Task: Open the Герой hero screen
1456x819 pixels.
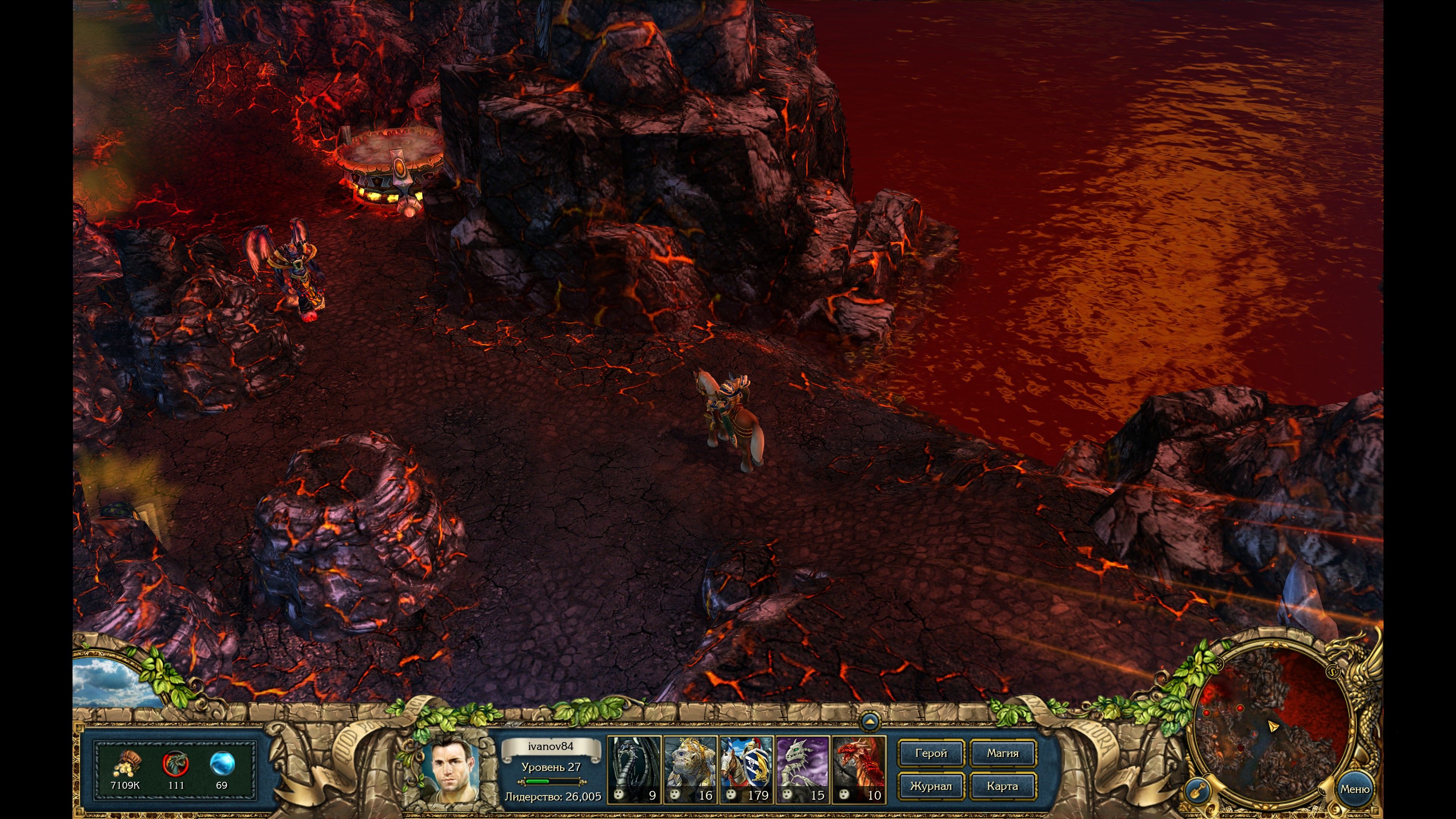Action: point(930,753)
